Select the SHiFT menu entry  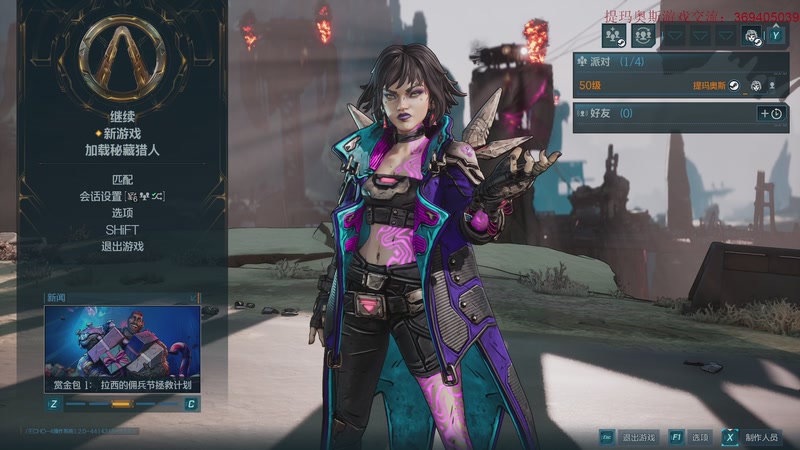pyautogui.click(x=122, y=230)
